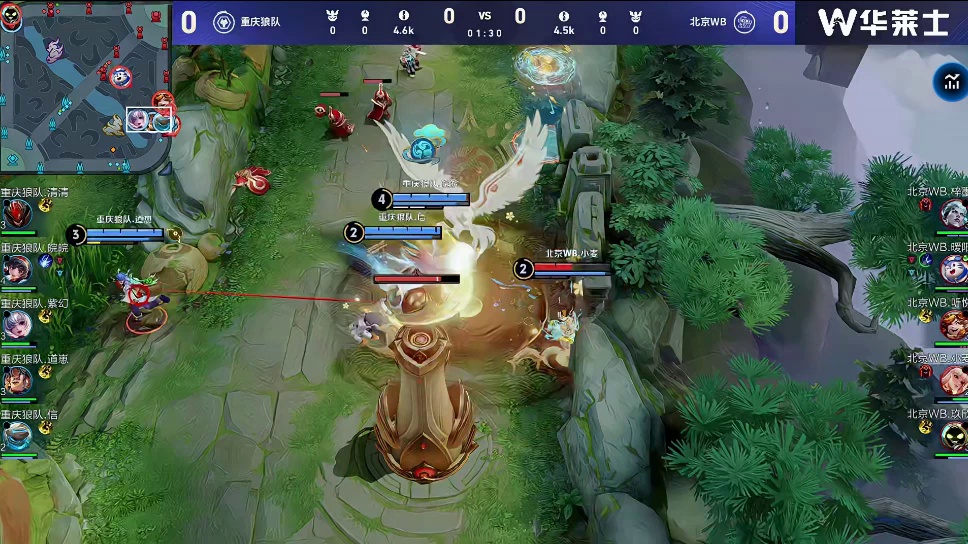Screen dimensions: 968x544
Task: Focus on player 重庆狼队.道崽 portrait
Action: (16, 380)
